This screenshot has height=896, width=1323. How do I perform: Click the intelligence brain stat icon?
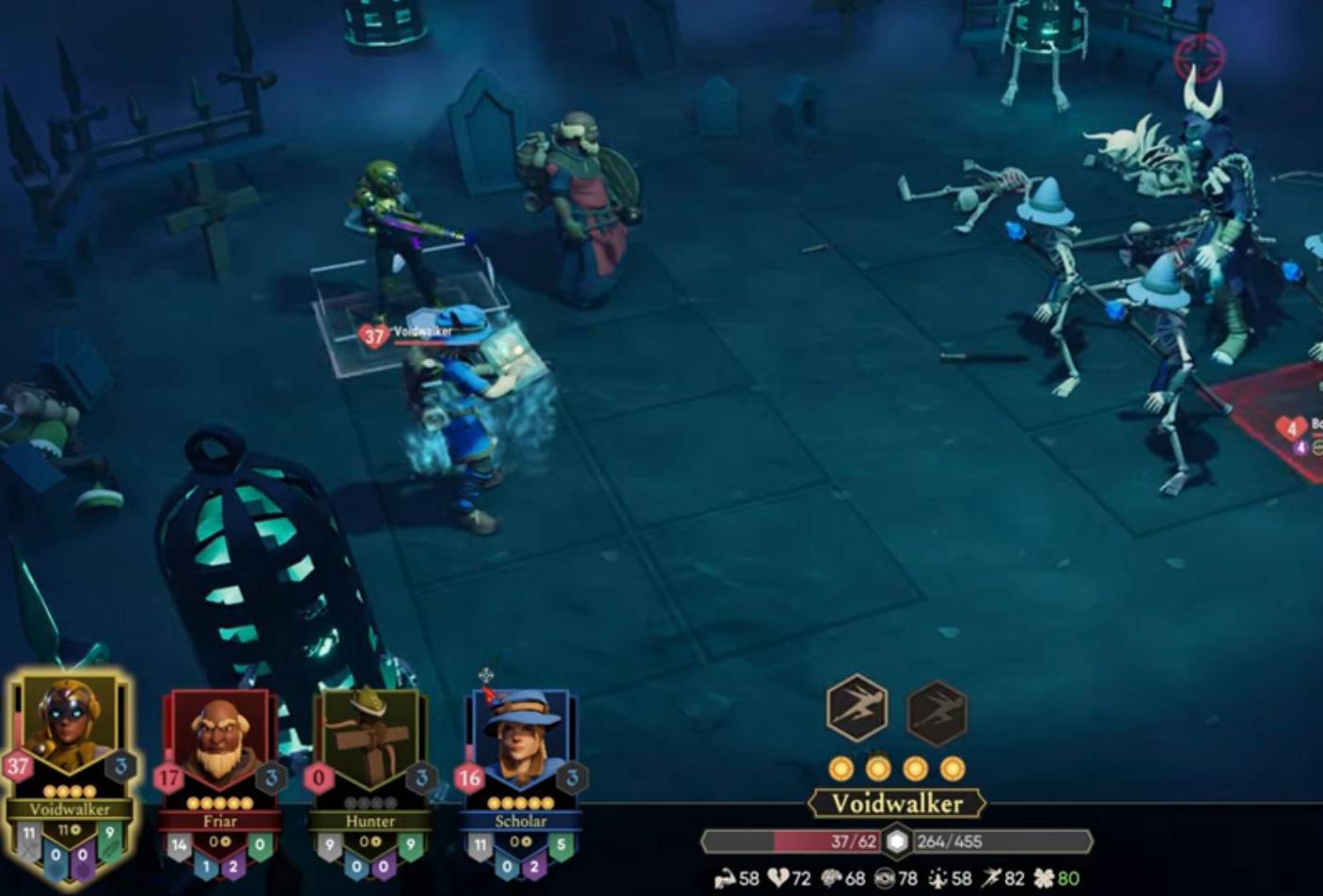(x=832, y=877)
